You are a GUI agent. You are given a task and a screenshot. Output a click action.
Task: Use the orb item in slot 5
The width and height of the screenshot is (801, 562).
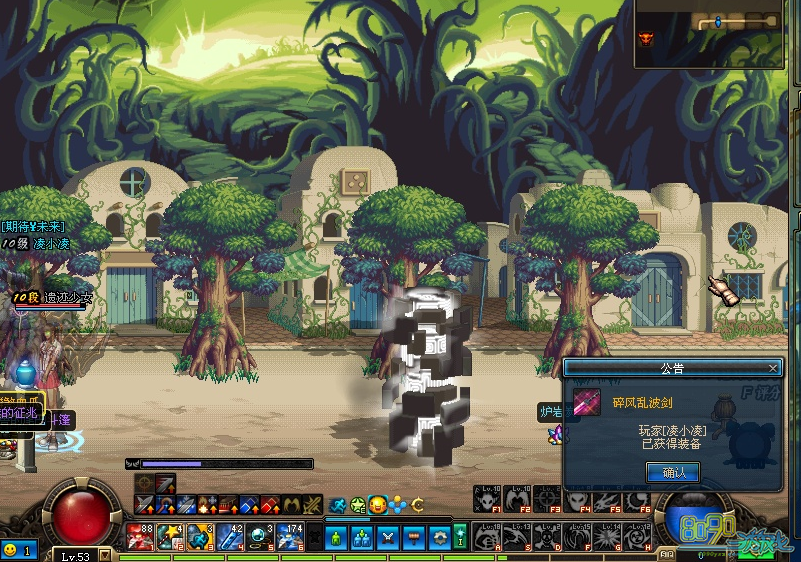[260, 536]
